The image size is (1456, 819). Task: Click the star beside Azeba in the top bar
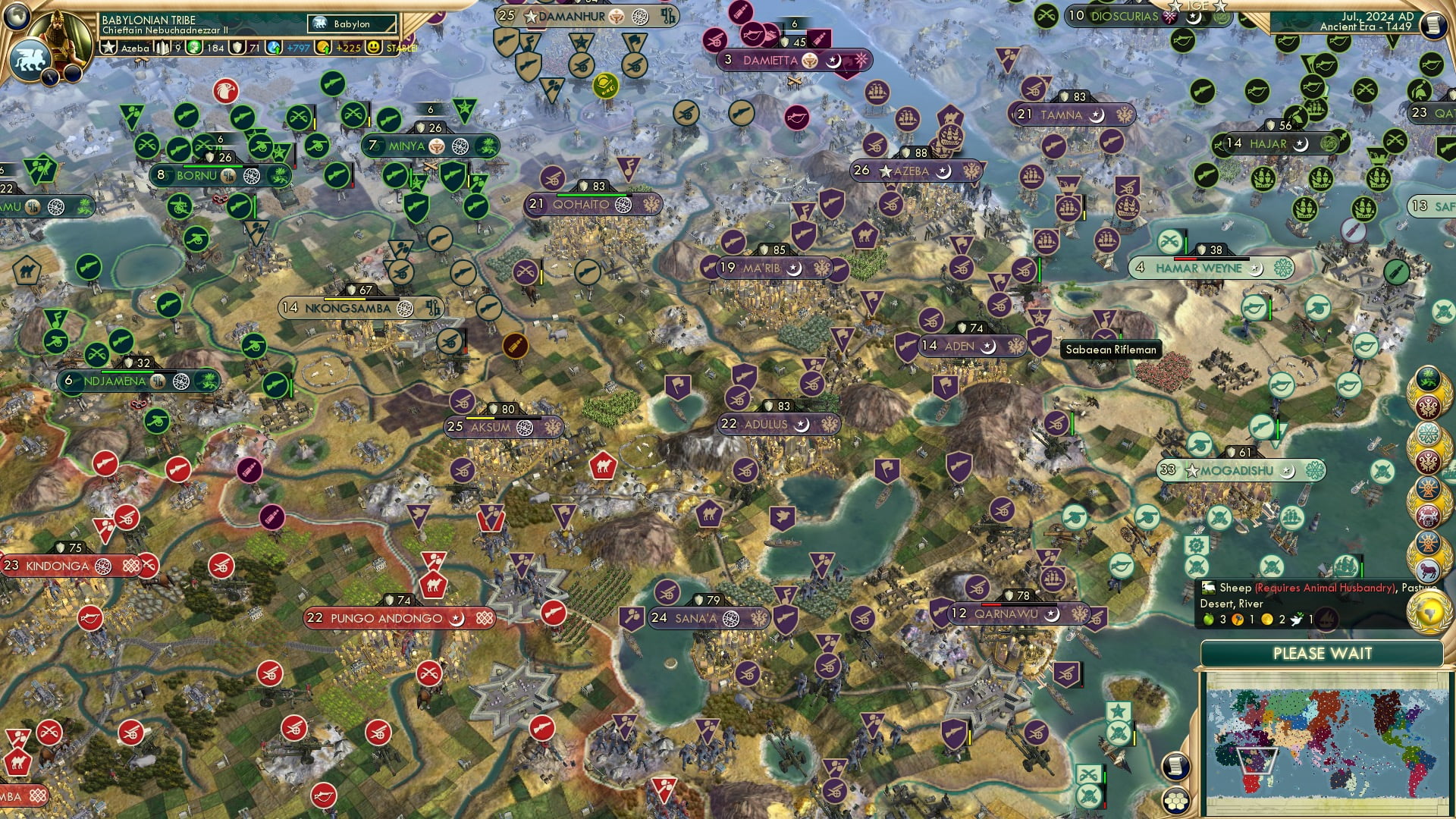(x=108, y=47)
